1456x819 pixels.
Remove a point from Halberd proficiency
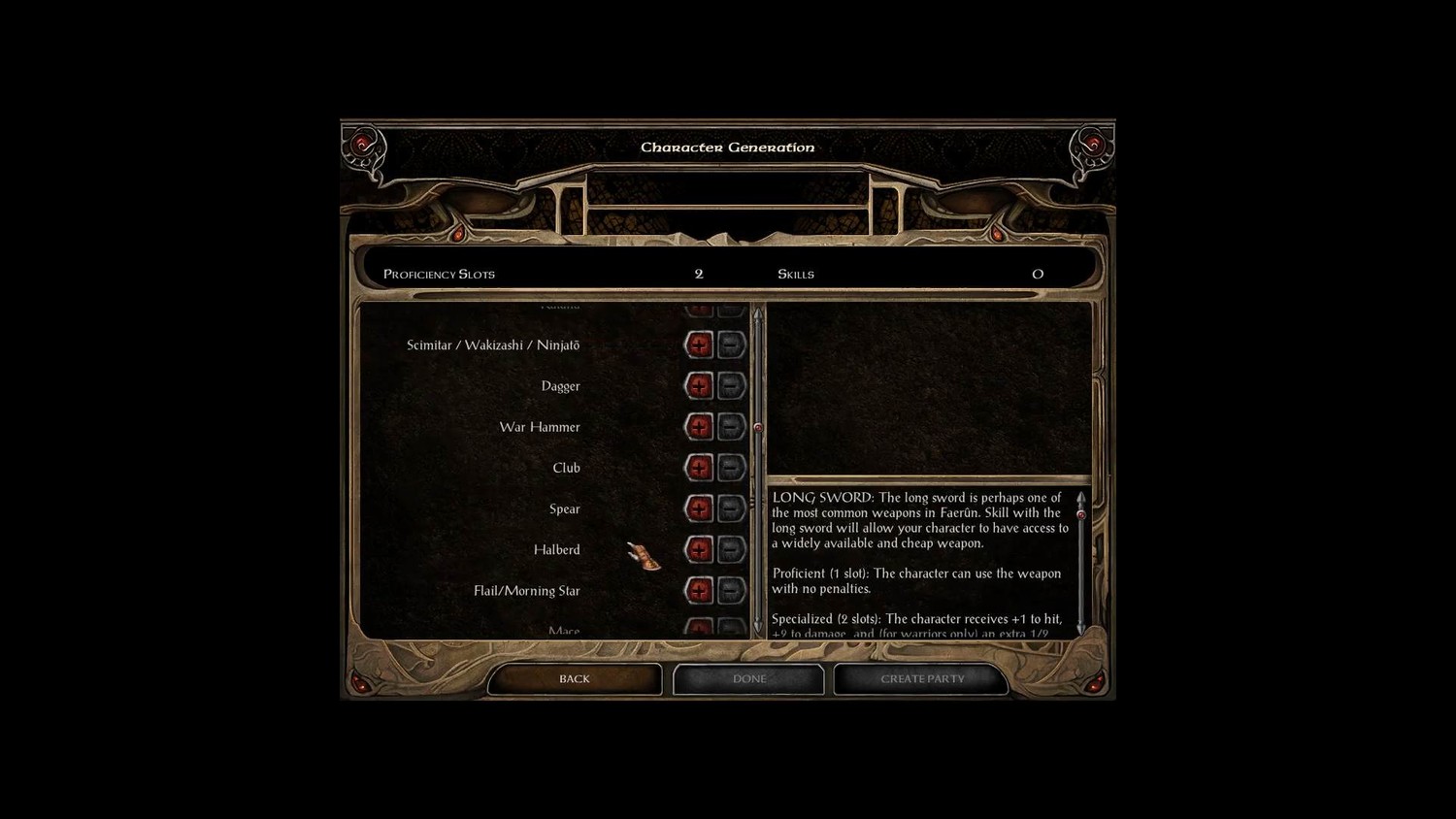[731, 549]
